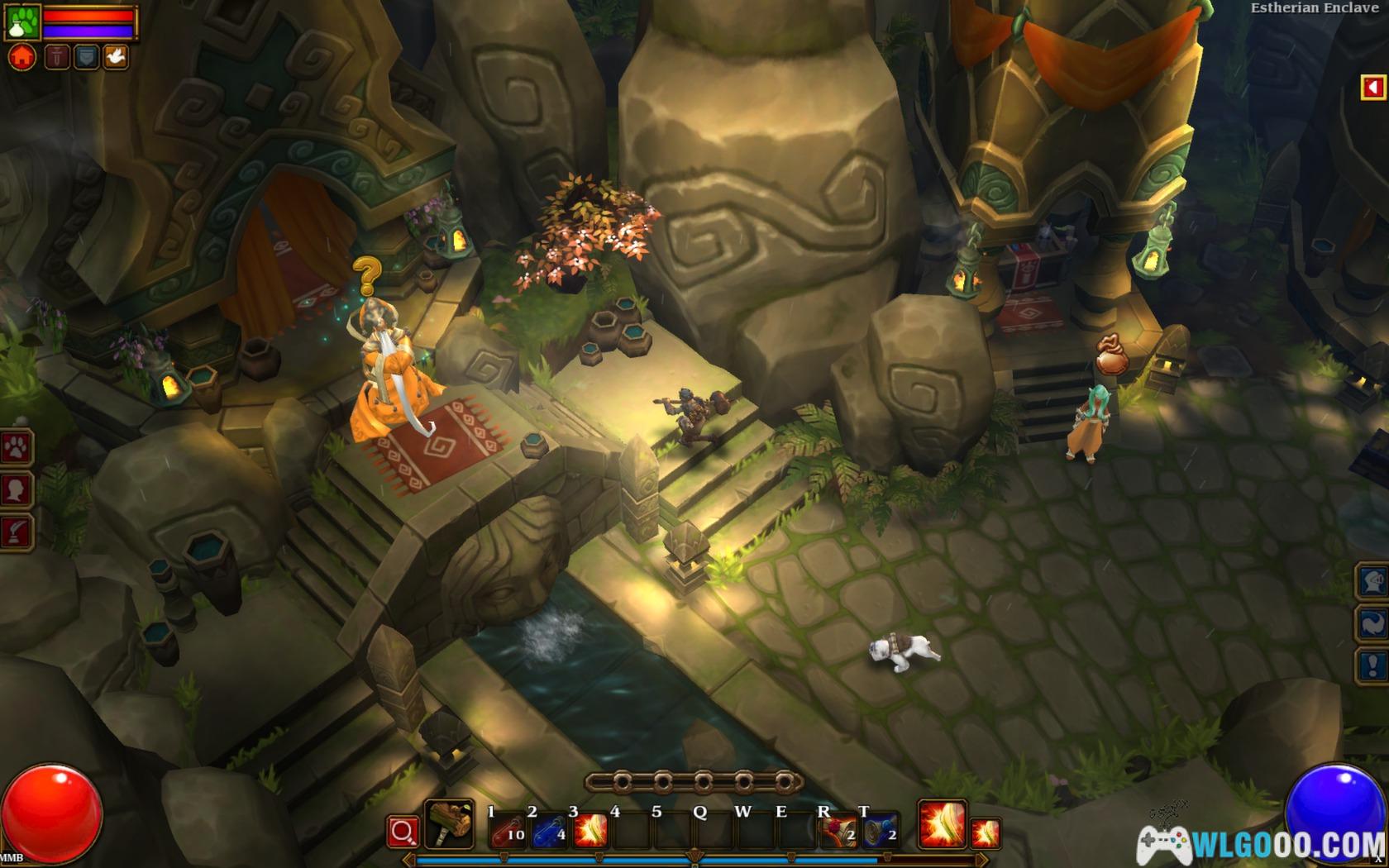Expand the red arrow panel toggle
Screen dimensions: 1389x868
1372,88
